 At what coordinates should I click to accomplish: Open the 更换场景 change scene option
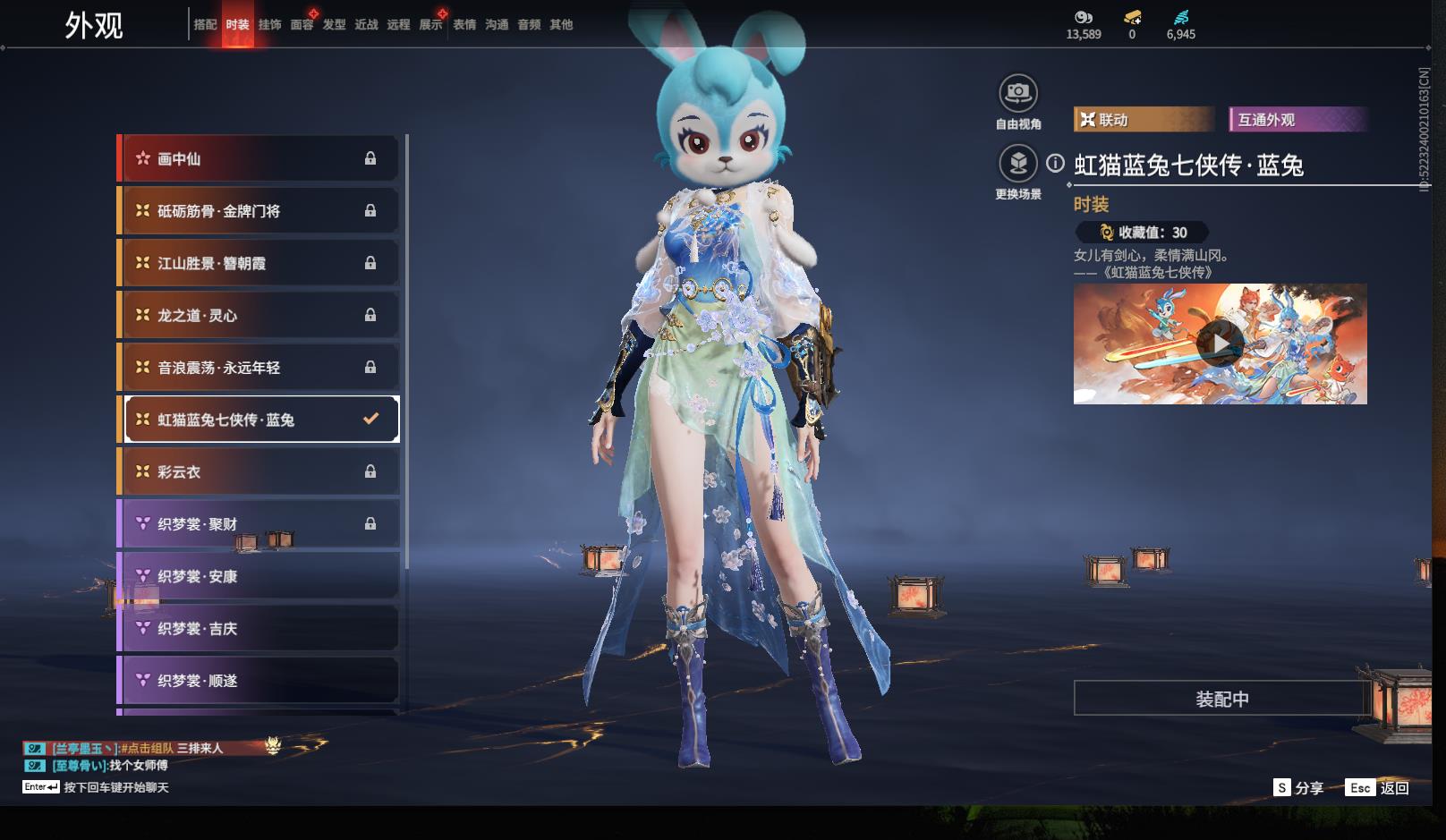(x=1018, y=164)
